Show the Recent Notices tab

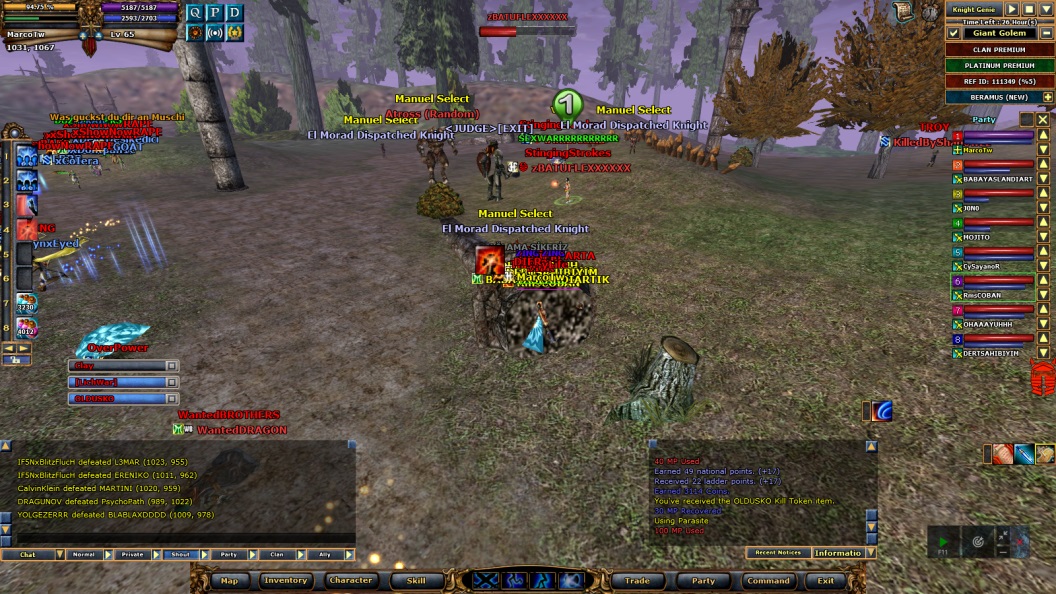(776, 552)
